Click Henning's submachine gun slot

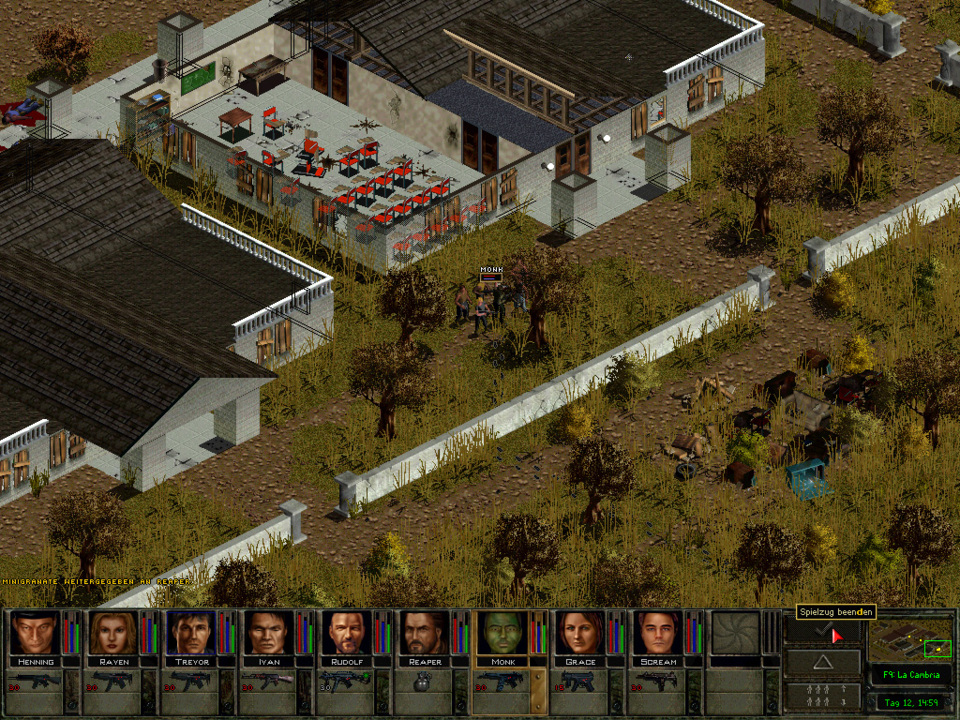pos(35,685)
